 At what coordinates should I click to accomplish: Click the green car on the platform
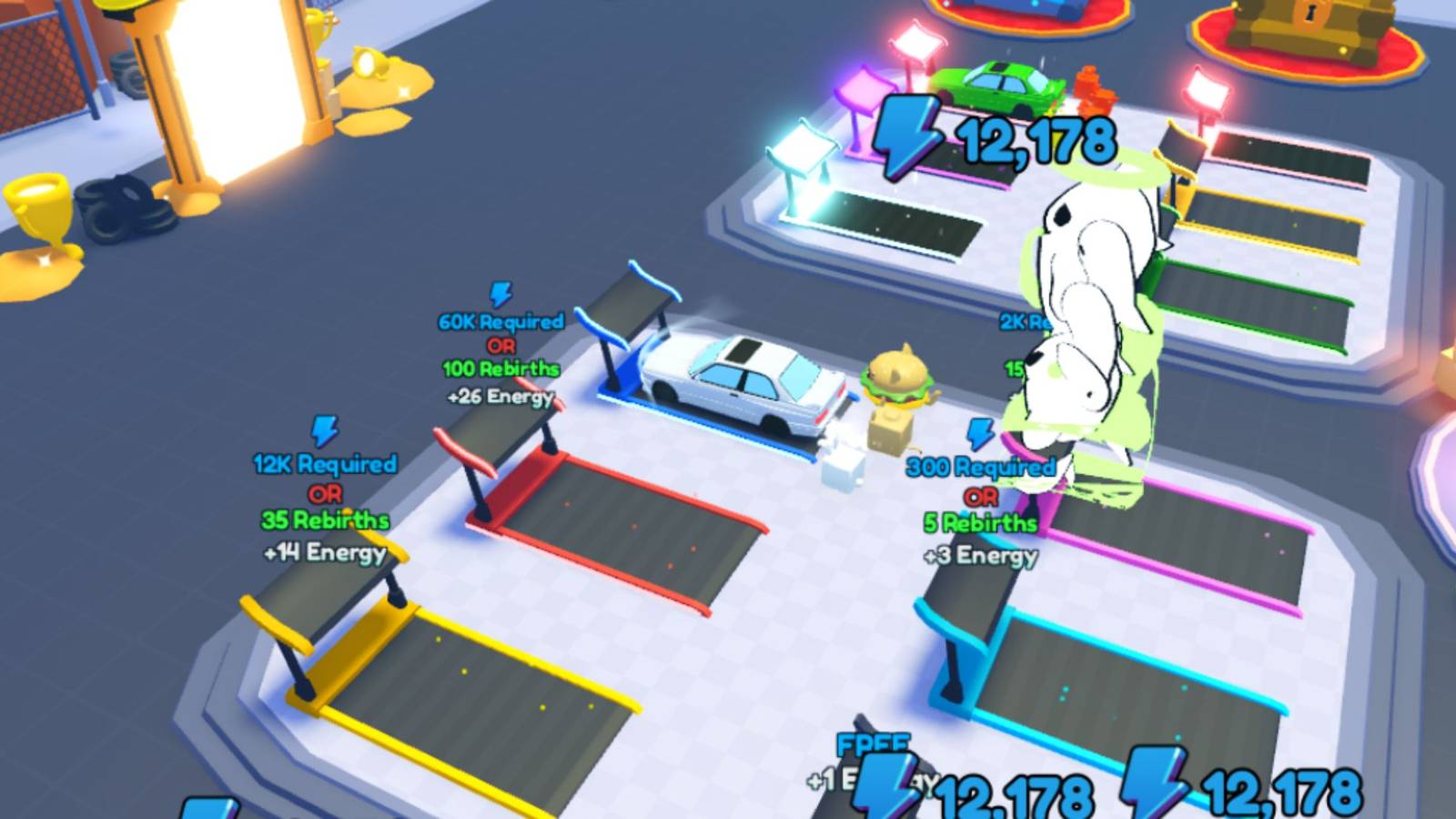pyautogui.click(x=1001, y=86)
